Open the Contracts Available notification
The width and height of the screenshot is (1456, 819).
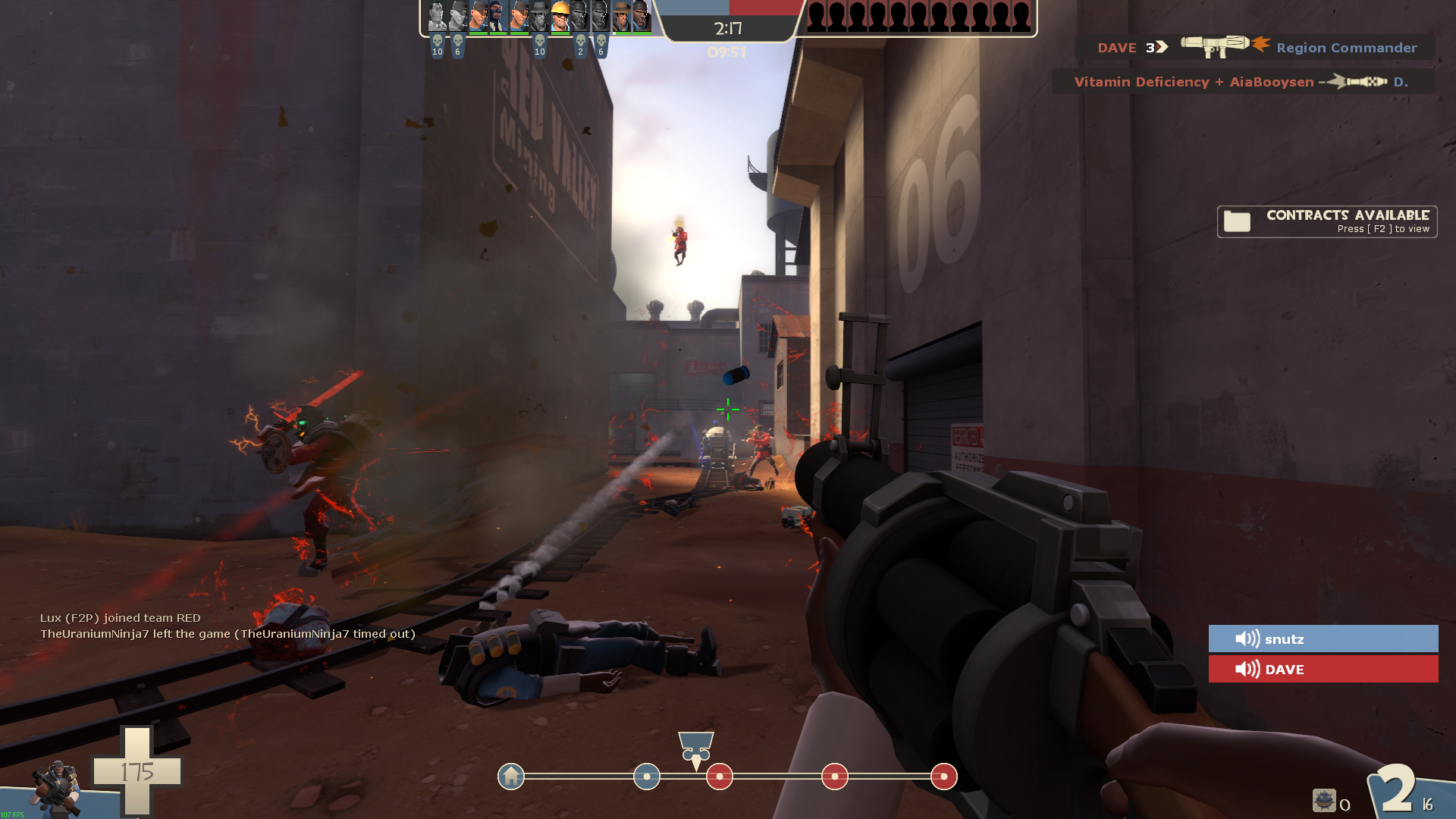coord(1327,221)
